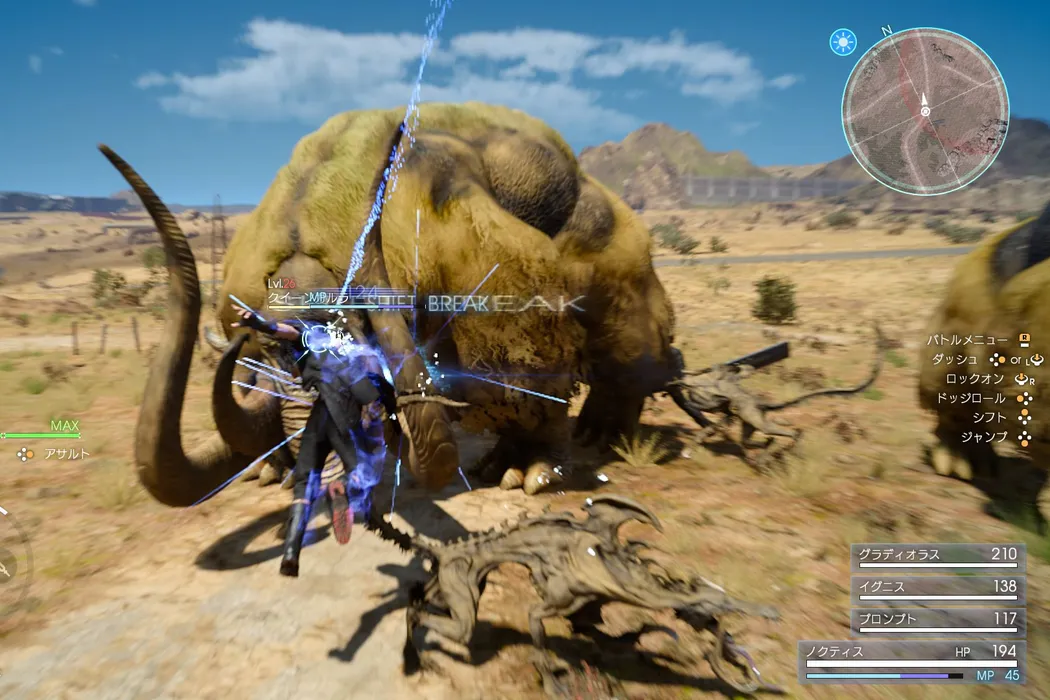Screen dimensions: 1050x700
Task: Select イグニス in the party list
Action: click(x=937, y=589)
